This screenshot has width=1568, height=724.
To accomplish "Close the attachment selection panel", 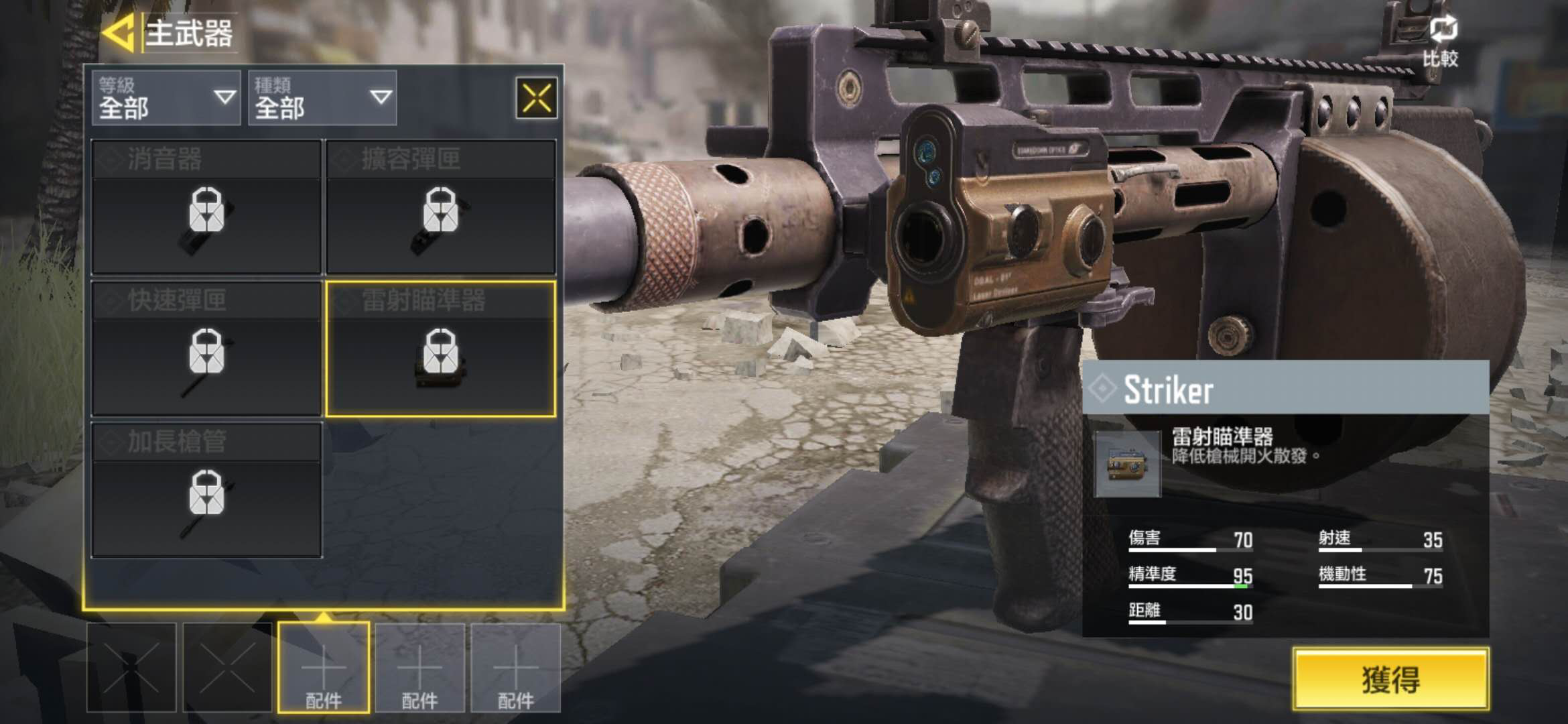I will (536, 99).
